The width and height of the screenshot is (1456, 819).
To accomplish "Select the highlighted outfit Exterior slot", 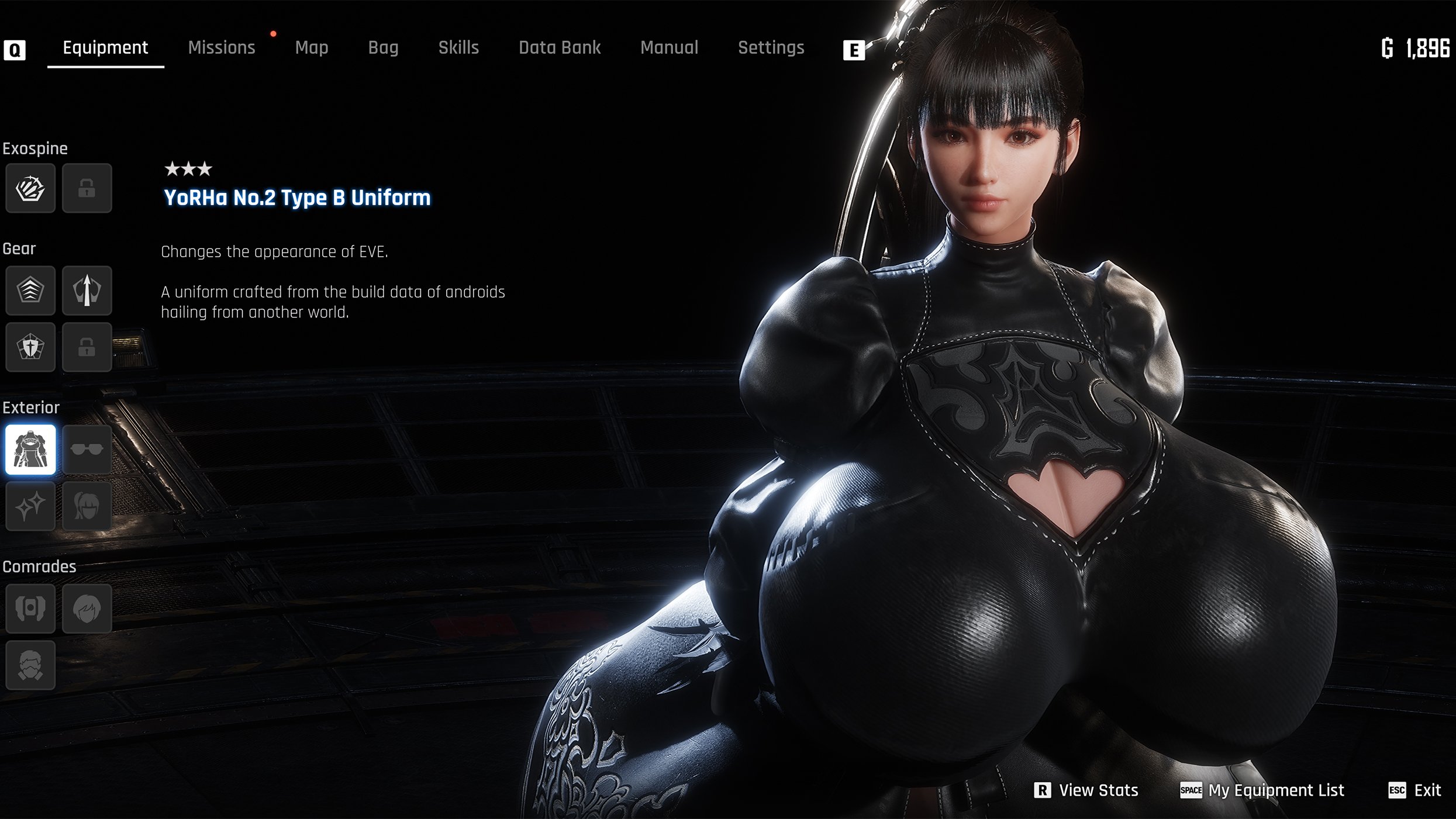I will (30, 450).
